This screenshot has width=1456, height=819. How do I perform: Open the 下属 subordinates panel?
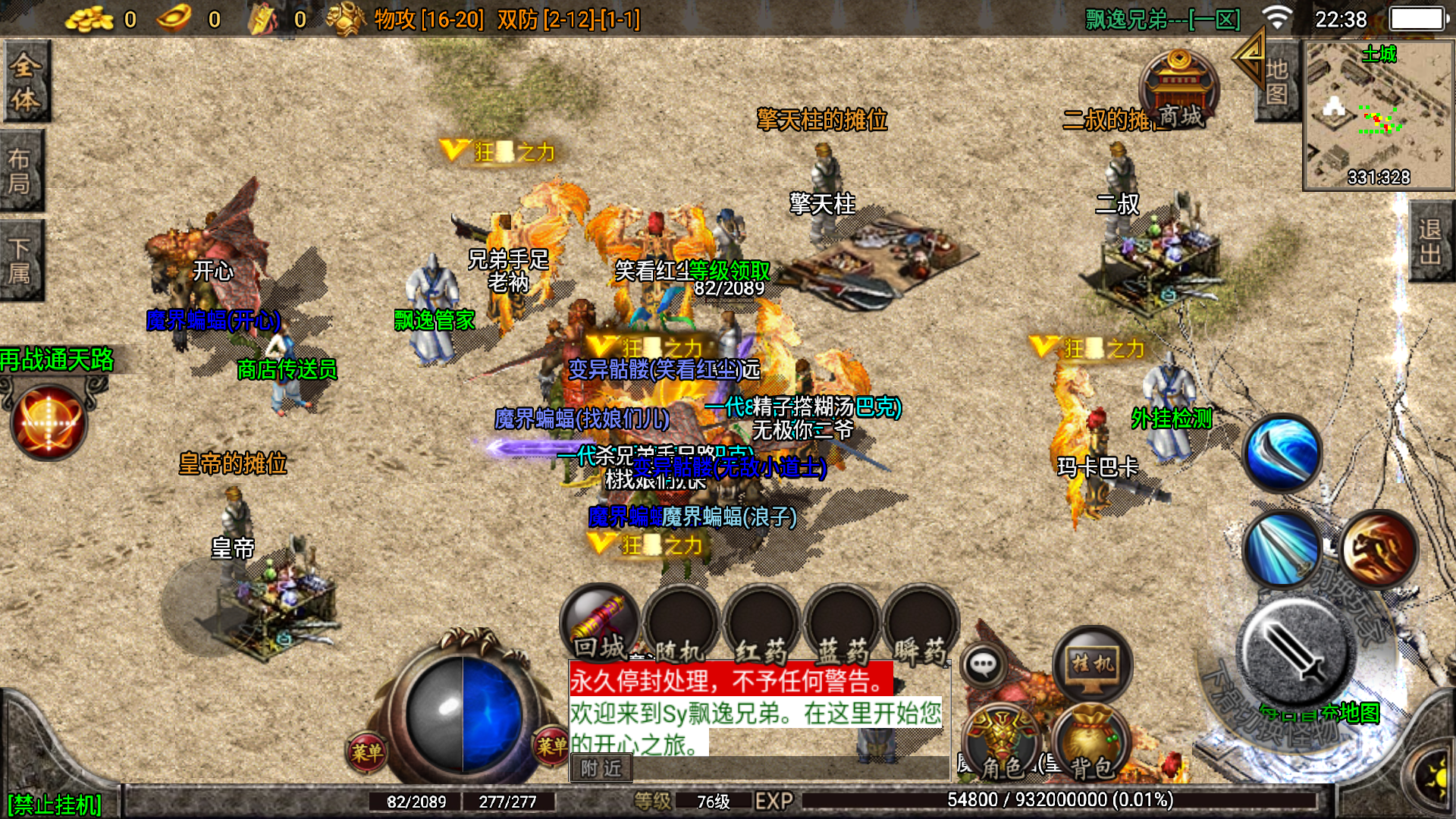(x=21, y=260)
